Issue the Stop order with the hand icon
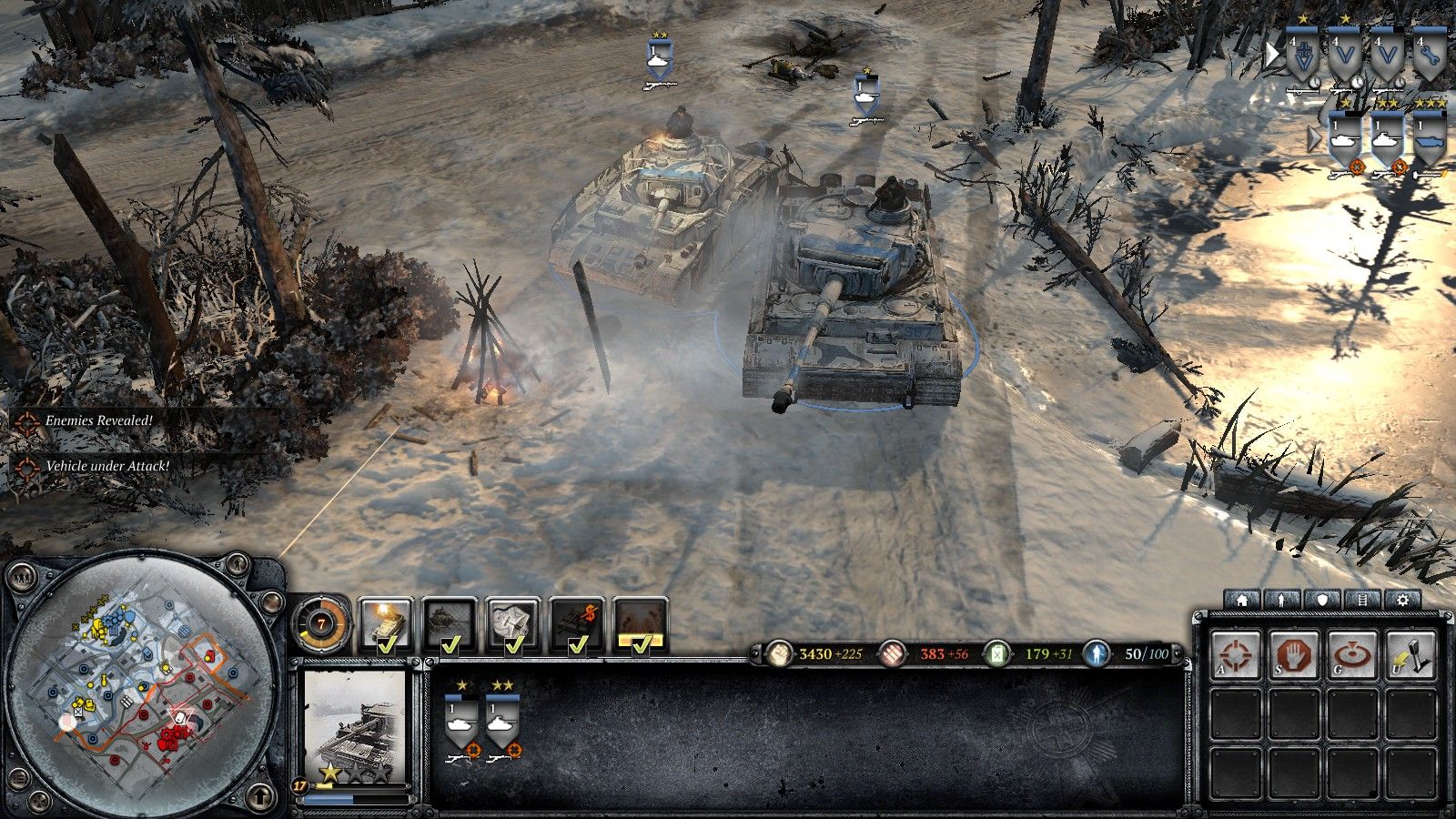 [x=1294, y=653]
